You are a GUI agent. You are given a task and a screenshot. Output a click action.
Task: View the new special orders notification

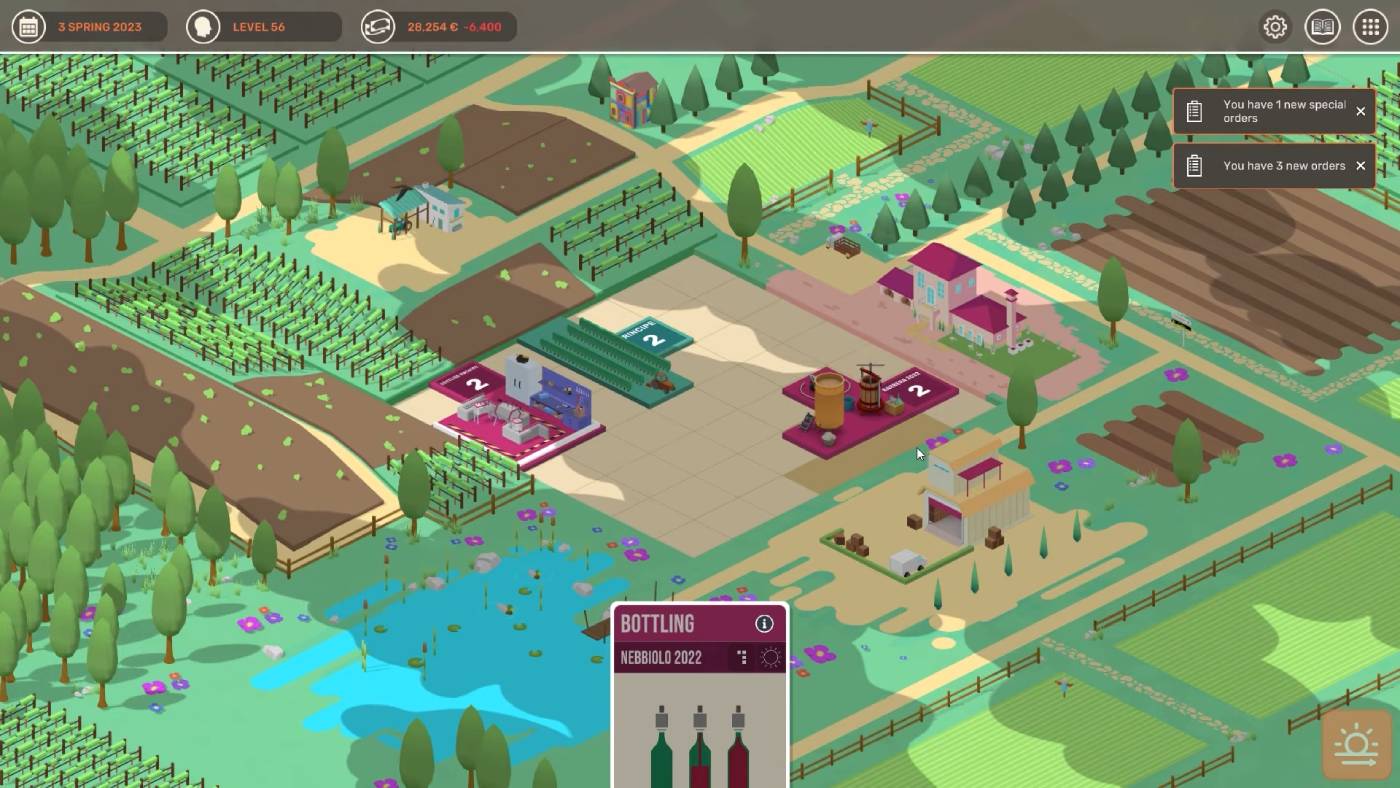click(1270, 111)
